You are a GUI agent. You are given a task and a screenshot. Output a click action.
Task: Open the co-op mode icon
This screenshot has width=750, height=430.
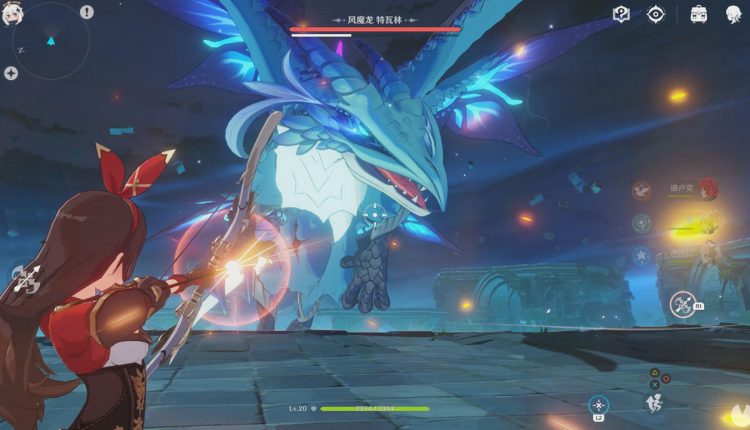point(699,14)
